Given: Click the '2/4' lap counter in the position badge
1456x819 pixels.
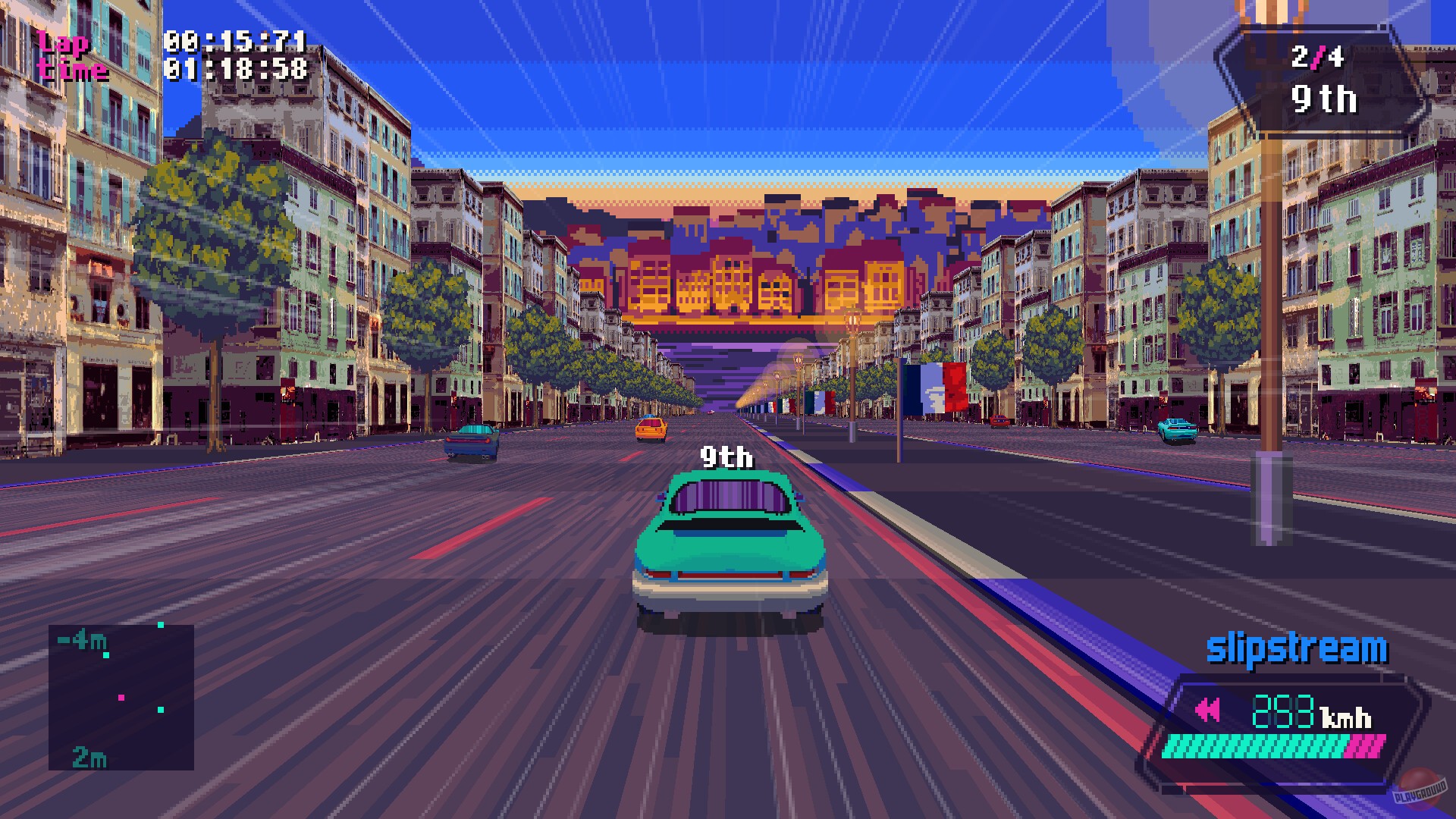Looking at the screenshot, I should tap(1319, 56).
